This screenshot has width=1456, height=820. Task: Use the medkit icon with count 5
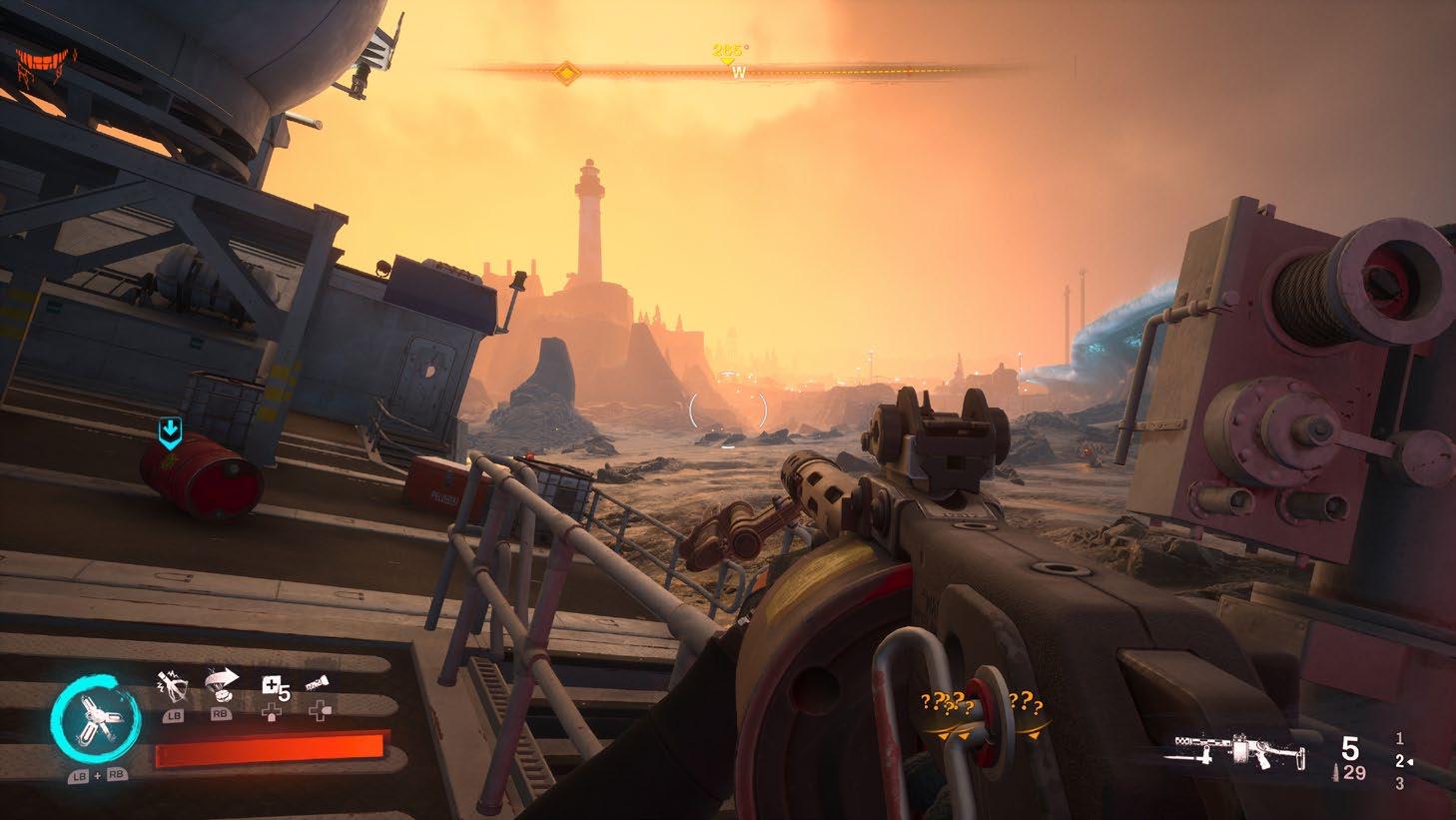tap(273, 686)
